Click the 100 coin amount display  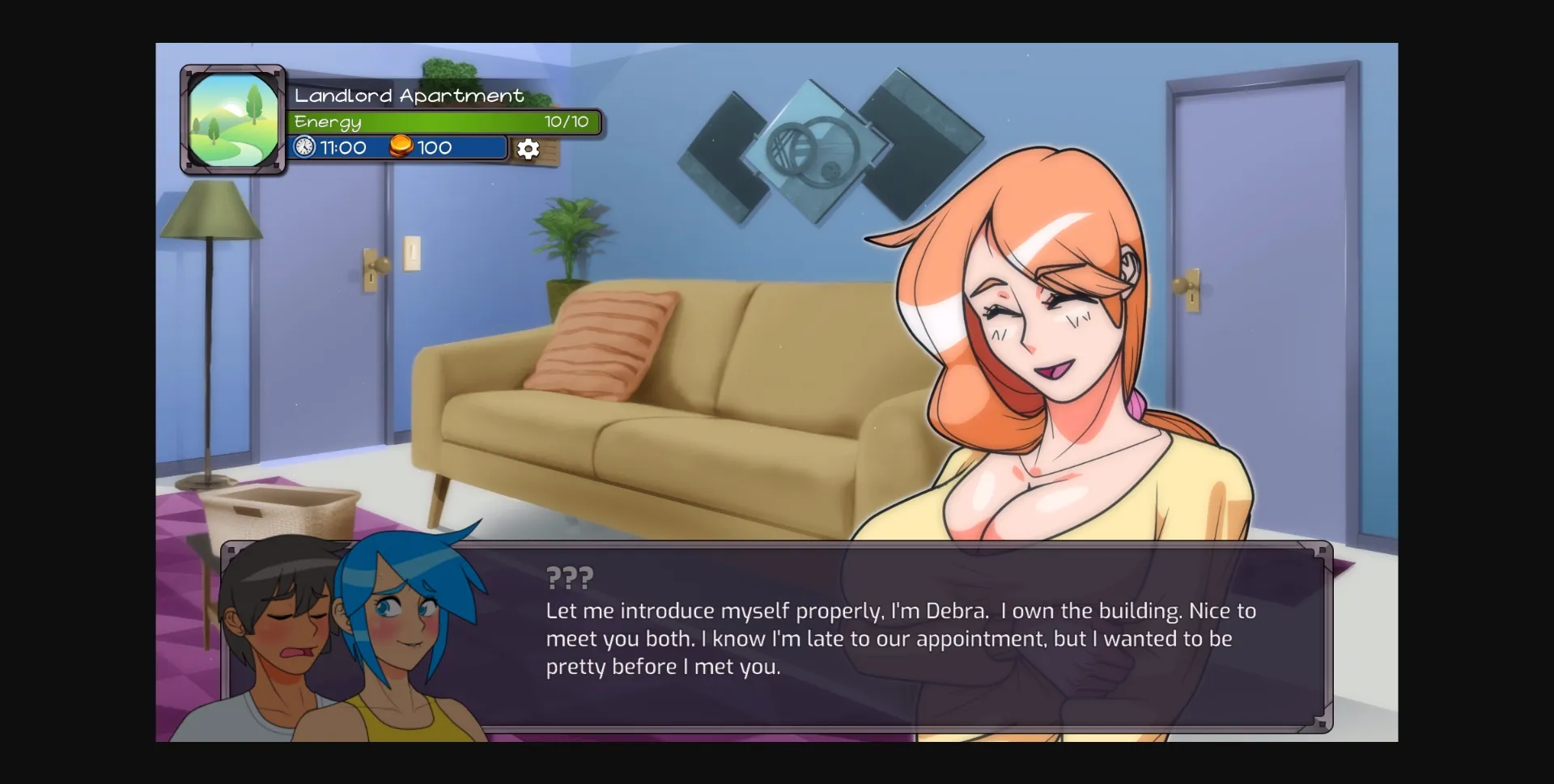(x=433, y=147)
